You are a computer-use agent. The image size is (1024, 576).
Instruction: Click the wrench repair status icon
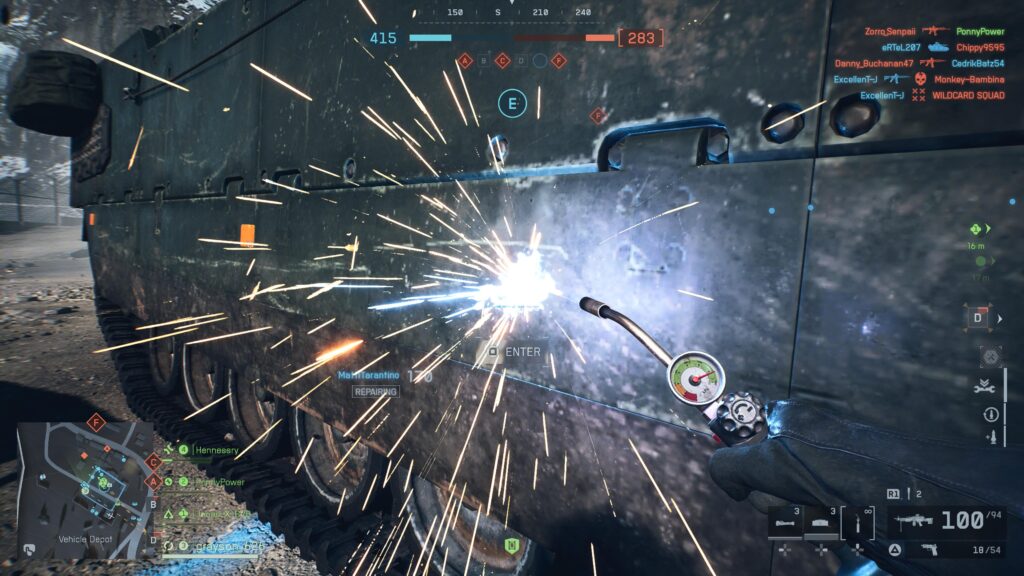990,384
